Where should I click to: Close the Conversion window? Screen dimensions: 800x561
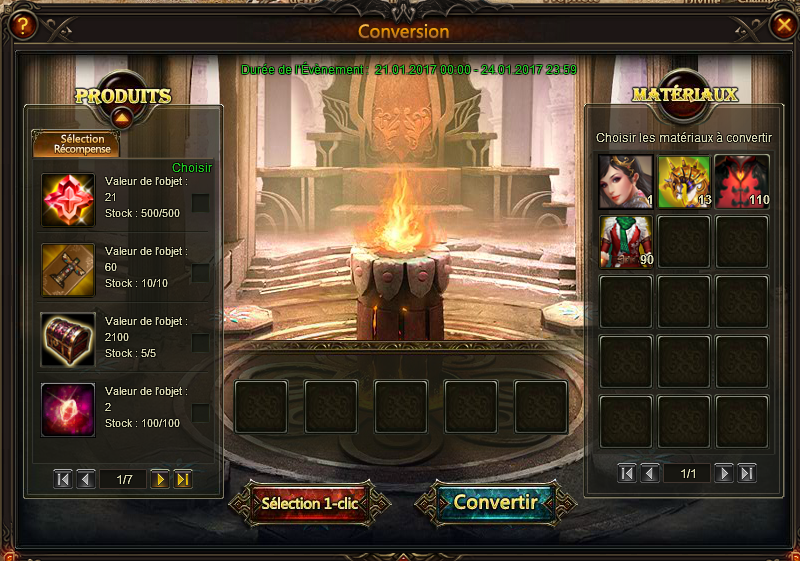[781, 26]
